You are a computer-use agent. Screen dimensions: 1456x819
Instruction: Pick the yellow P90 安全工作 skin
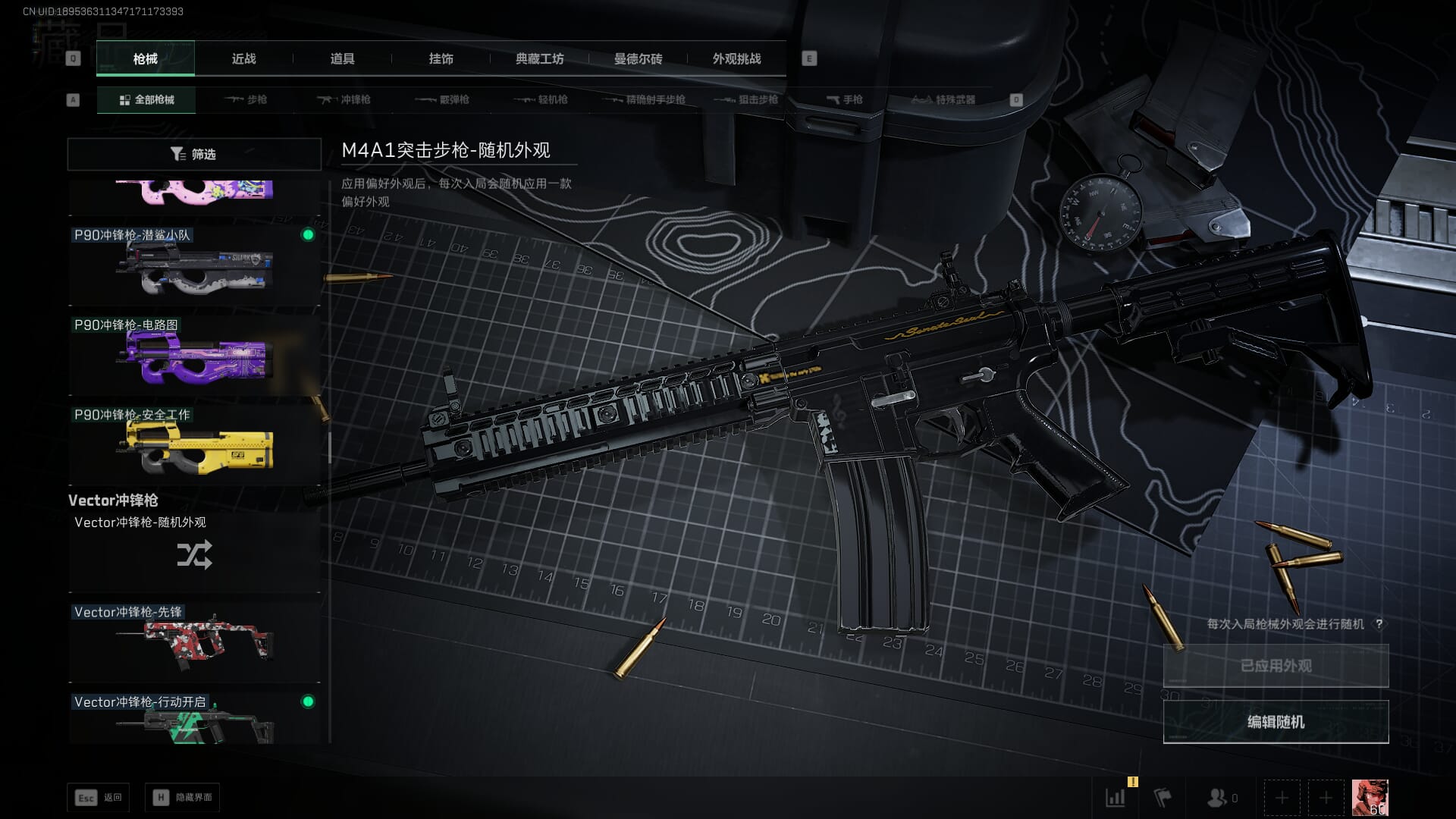pos(194,445)
